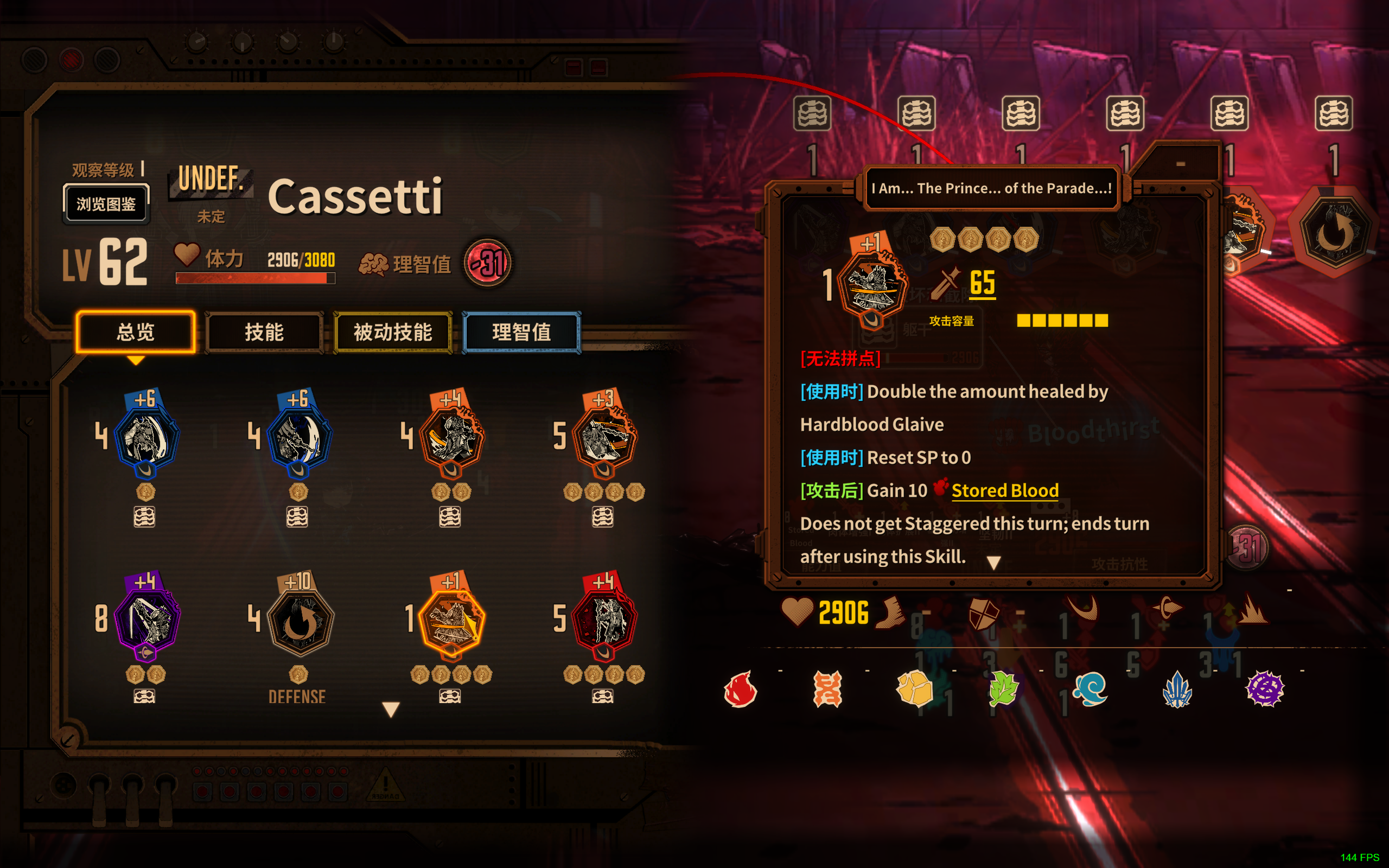This screenshot has height=868, width=1389.
Task: Pick the red +4 skill icon
Action: [x=605, y=620]
